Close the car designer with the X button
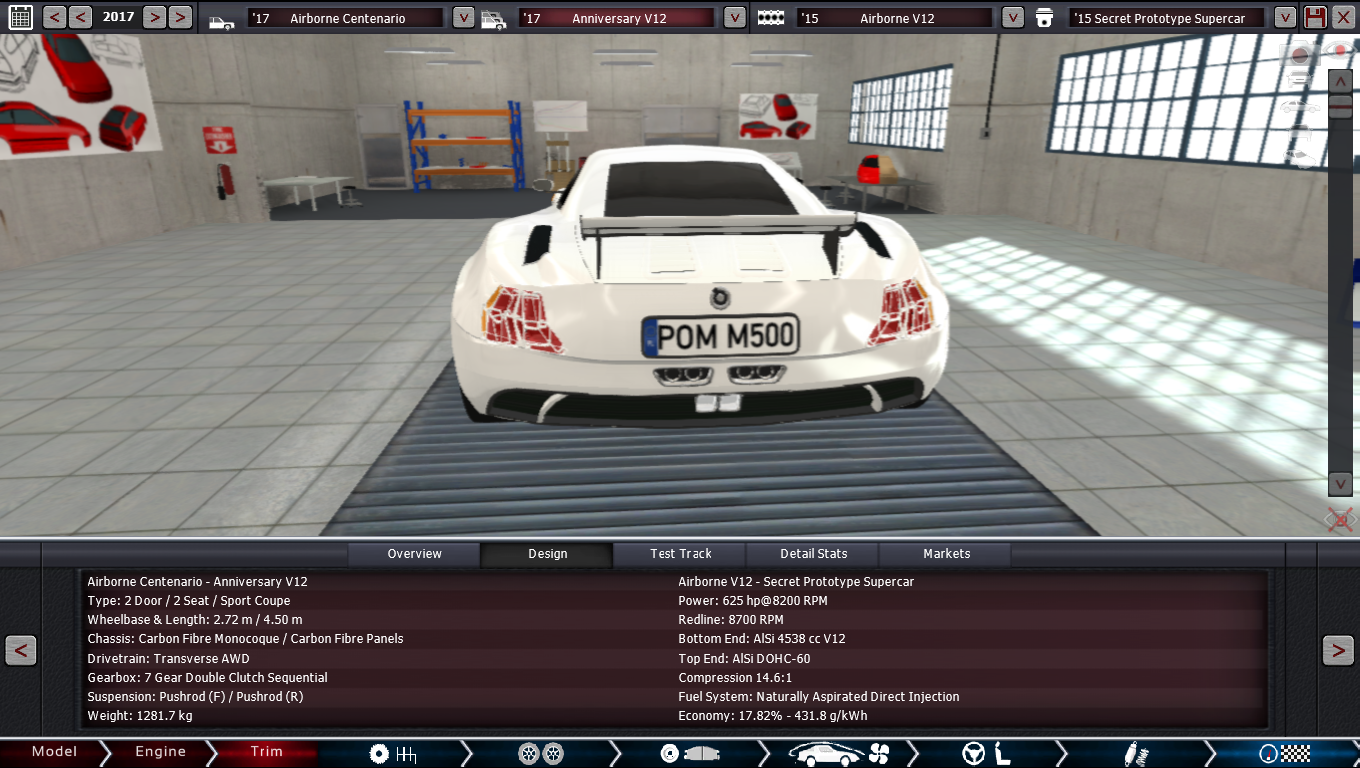This screenshot has height=768, width=1360. (1343, 17)
